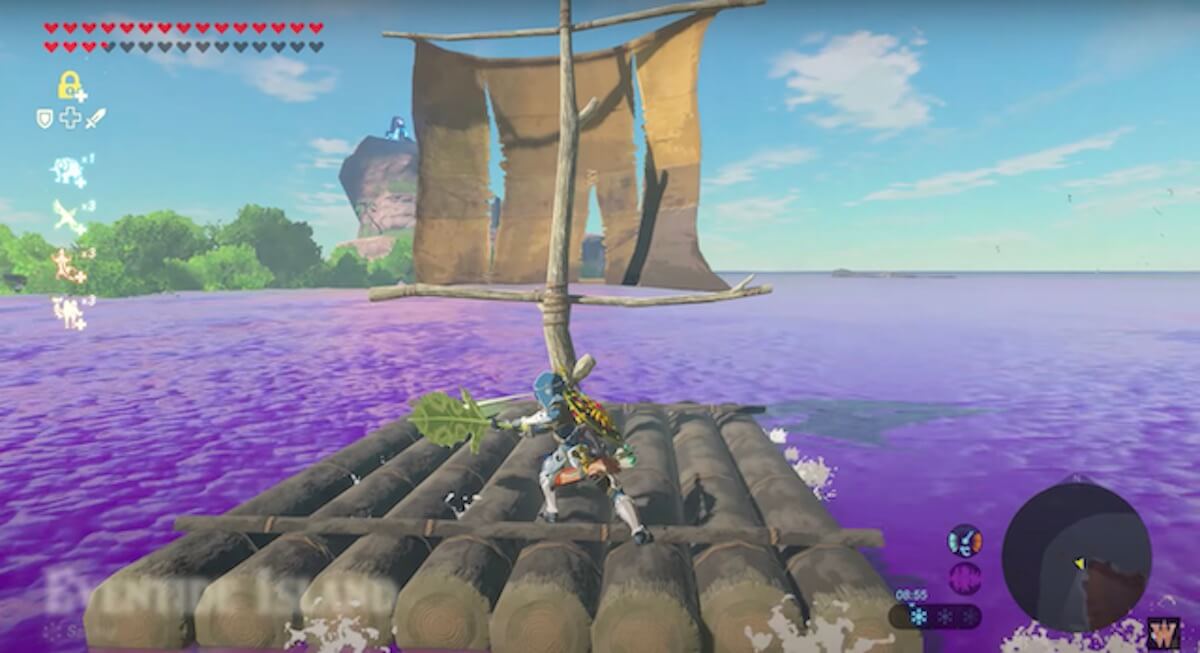Click the camel status buff icon
This screenshot has width=1200, height=653.
68,312
